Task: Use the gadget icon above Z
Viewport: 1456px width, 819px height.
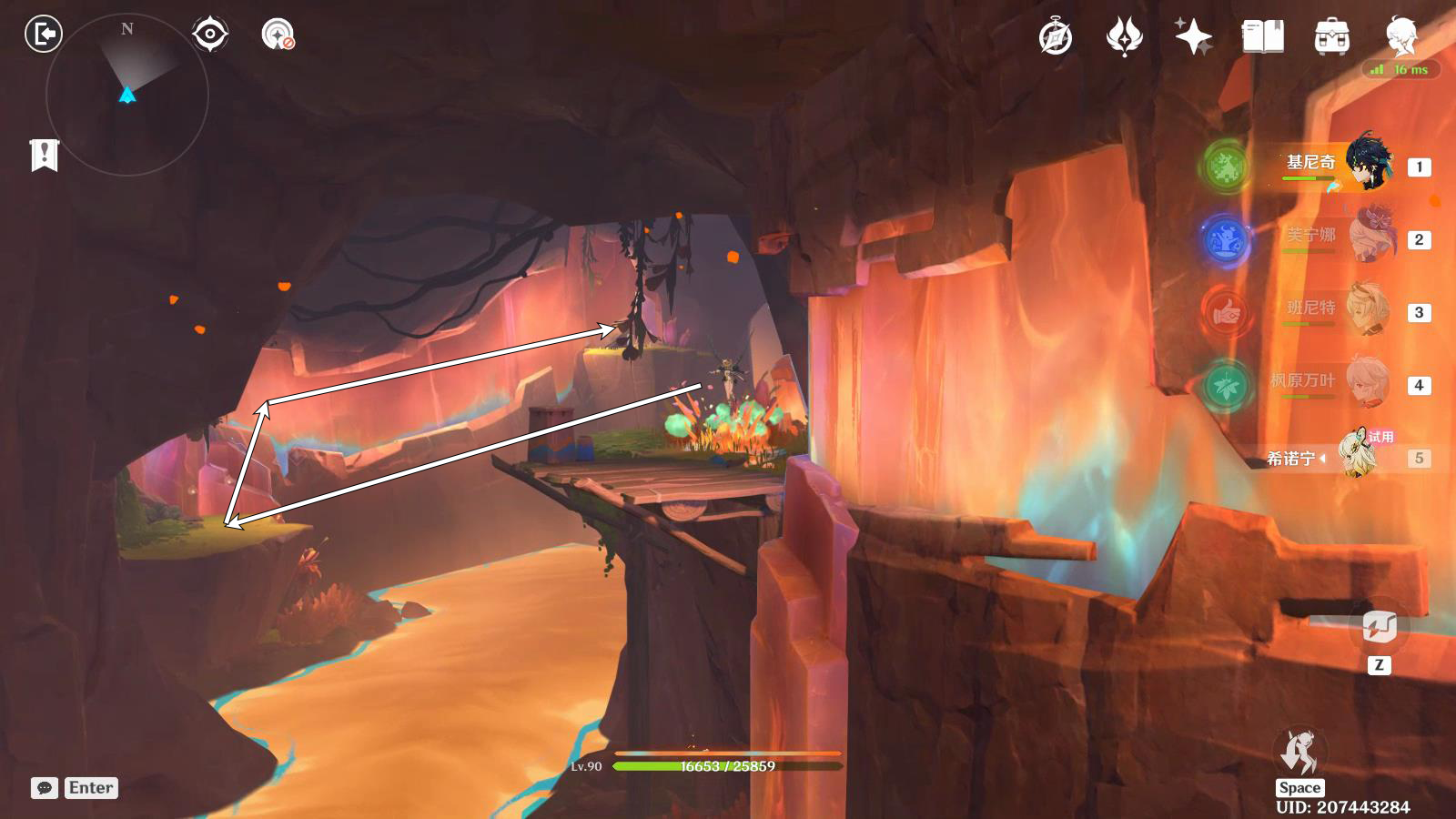Action: tap(1379, 627)
